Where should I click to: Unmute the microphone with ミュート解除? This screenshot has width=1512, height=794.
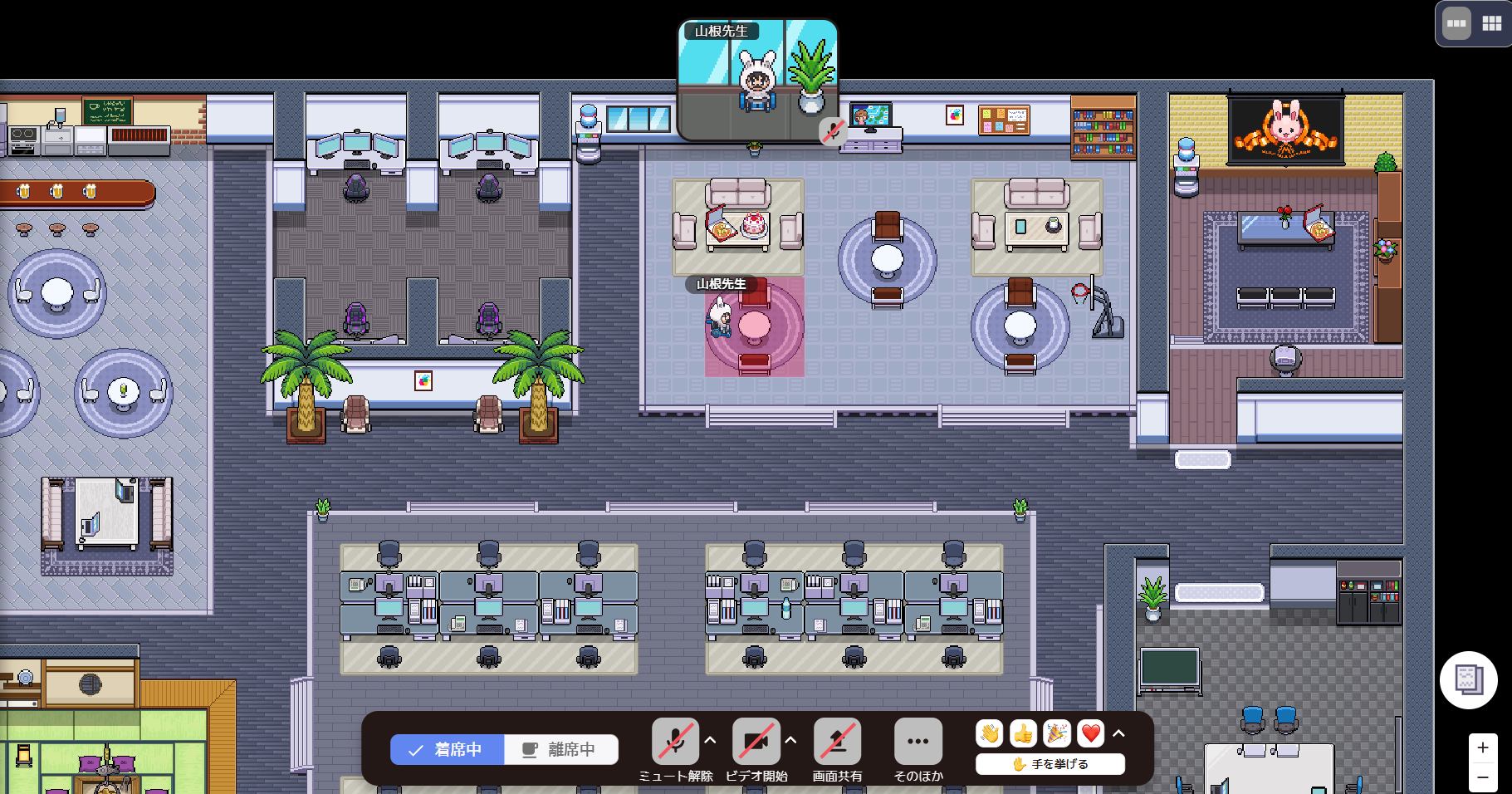675,741
